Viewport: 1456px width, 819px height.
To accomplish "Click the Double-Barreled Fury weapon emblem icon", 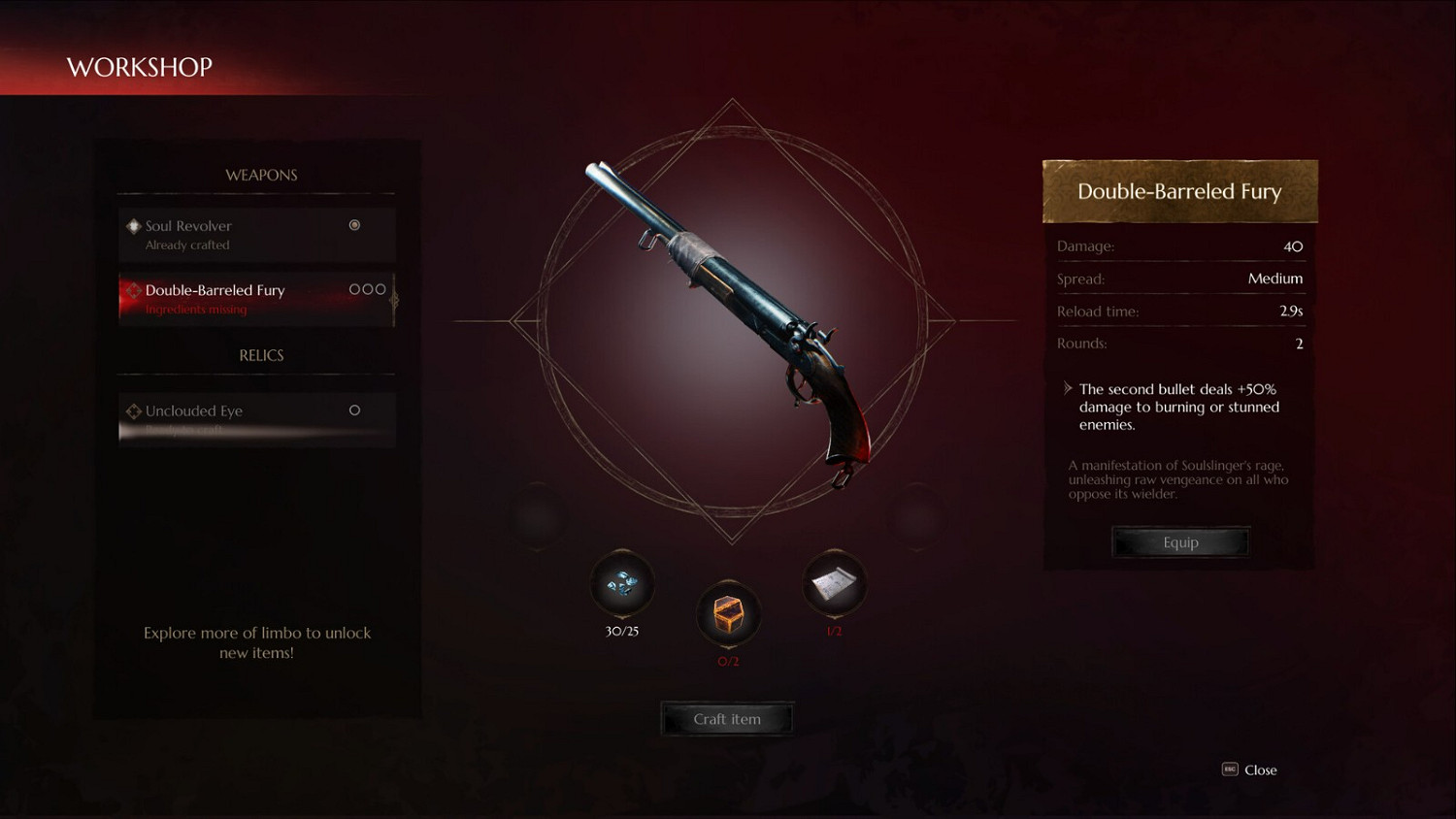I will point(133,289).
